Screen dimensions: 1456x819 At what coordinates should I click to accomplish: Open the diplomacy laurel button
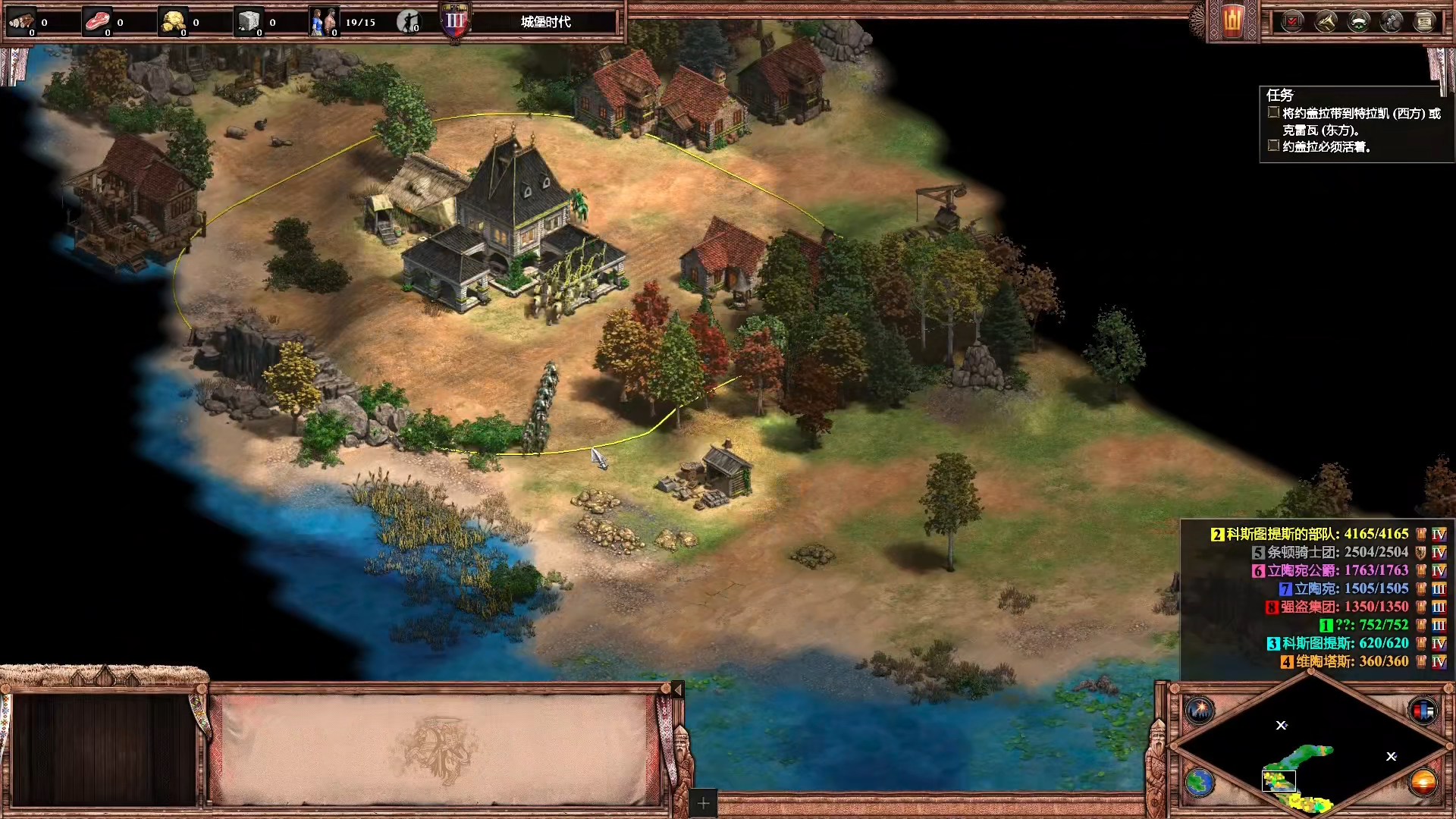click(x=1358, y=21)
